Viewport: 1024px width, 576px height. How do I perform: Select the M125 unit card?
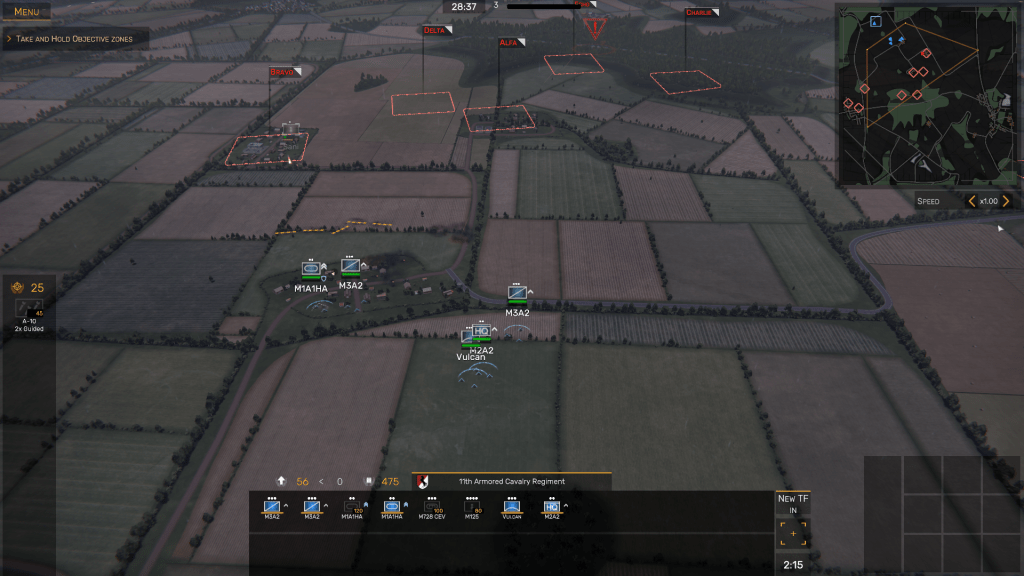click(x=471, y=509)
